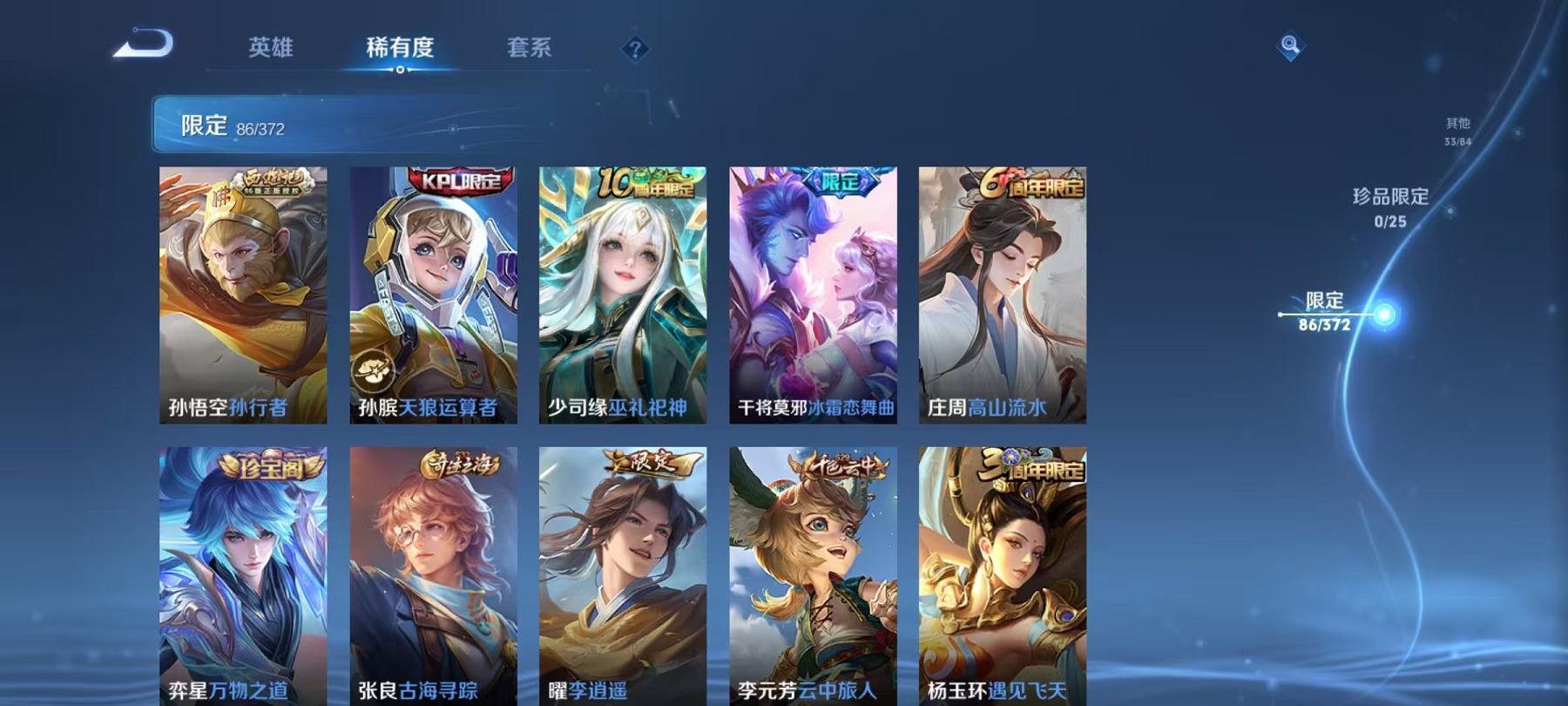Switch to the 英雄 tab

(x=273, y=50)
